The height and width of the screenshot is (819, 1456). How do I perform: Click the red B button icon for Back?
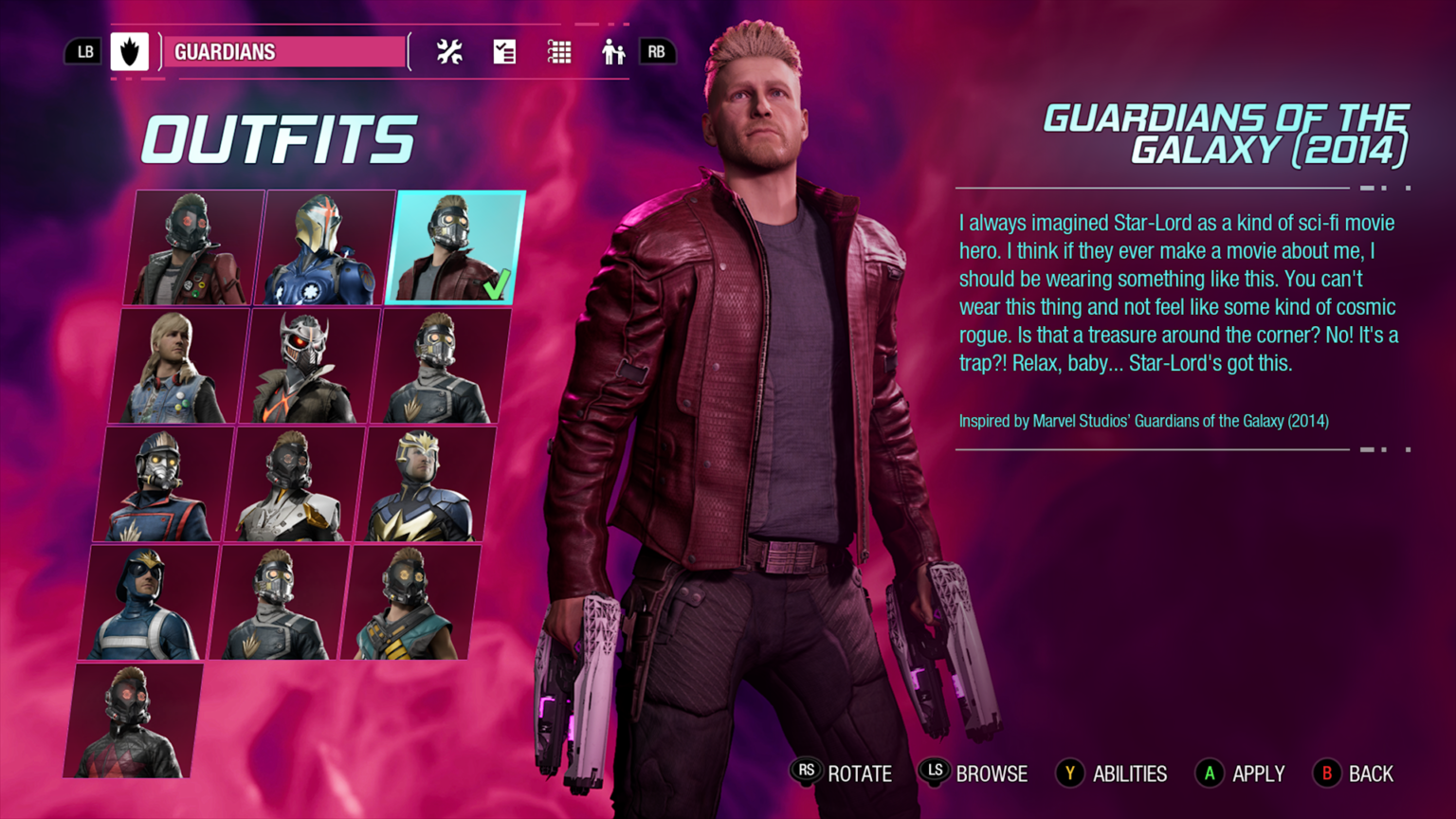pos(1326,773)
